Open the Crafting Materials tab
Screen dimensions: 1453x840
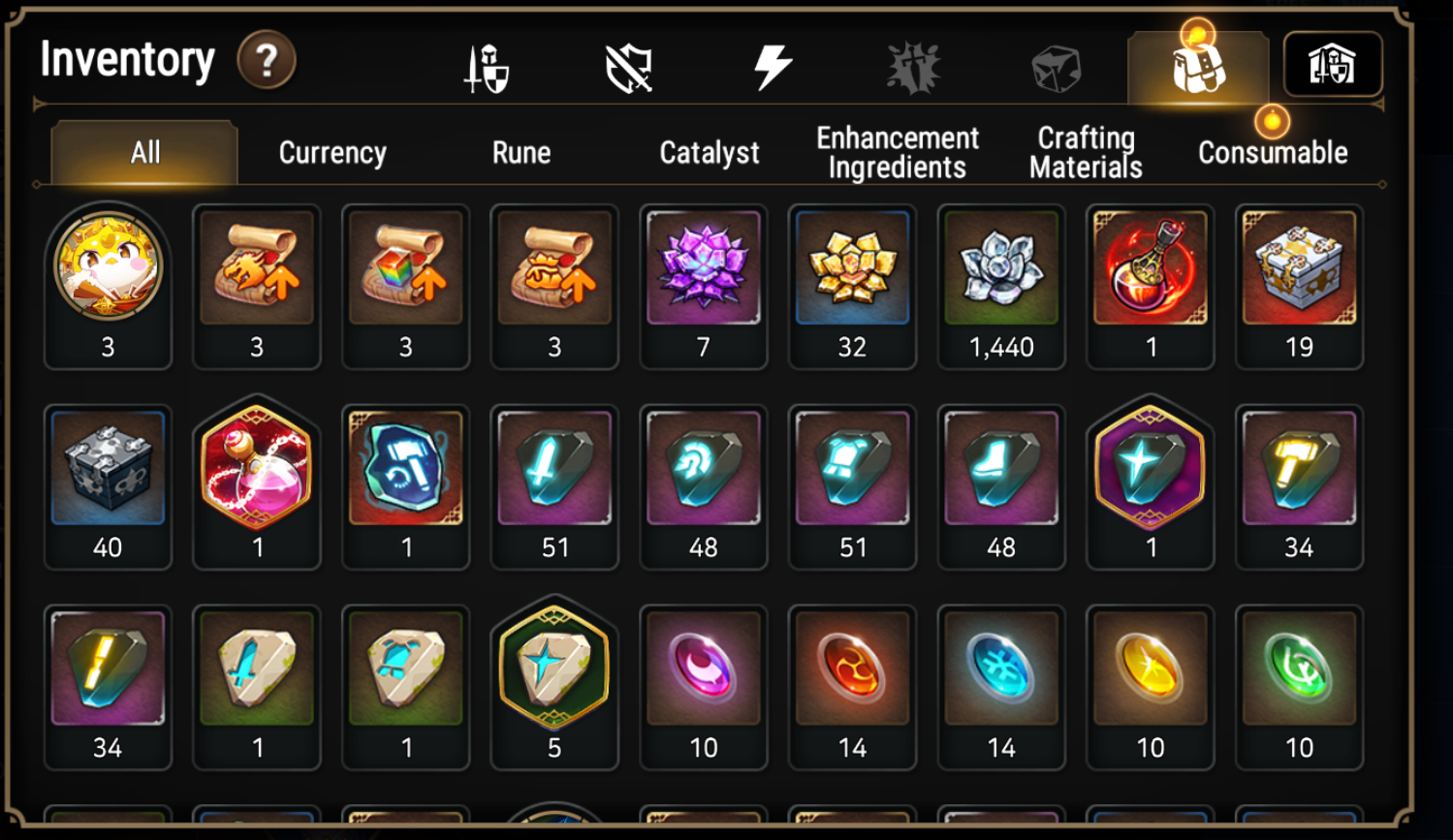(x=1085, y=151)
